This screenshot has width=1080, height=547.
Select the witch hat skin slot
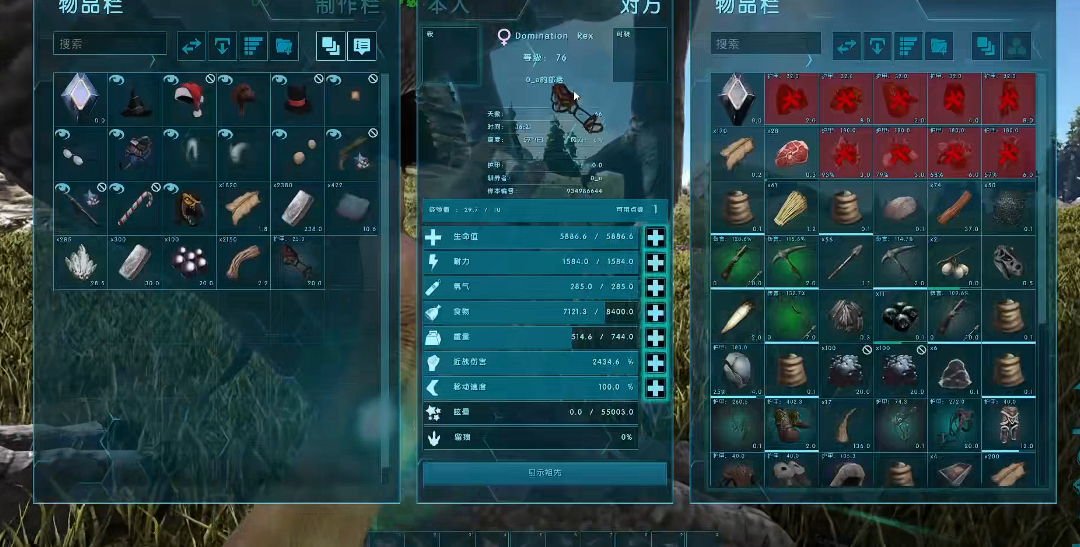(135, 99)
